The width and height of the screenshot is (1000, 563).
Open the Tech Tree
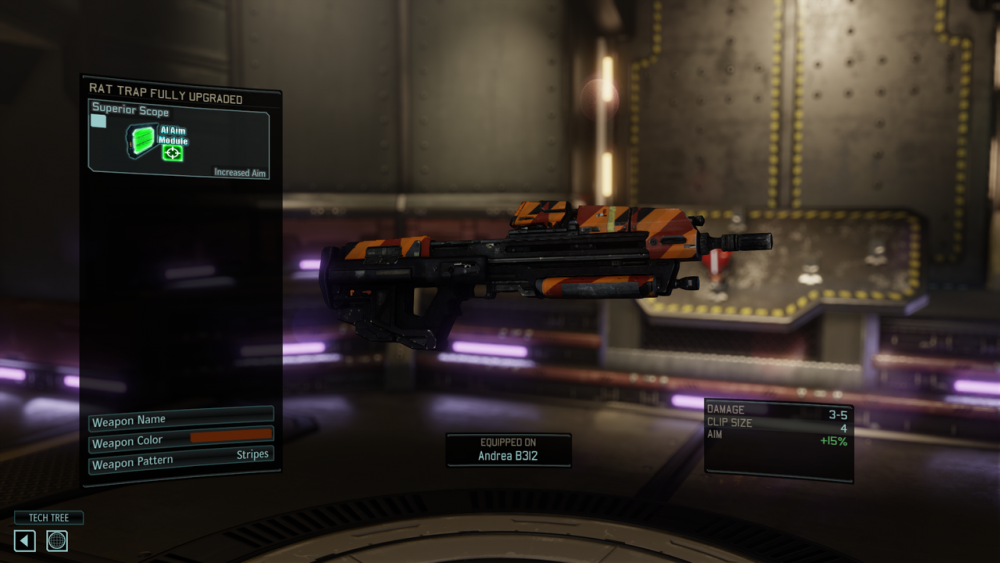pos(48,518)
